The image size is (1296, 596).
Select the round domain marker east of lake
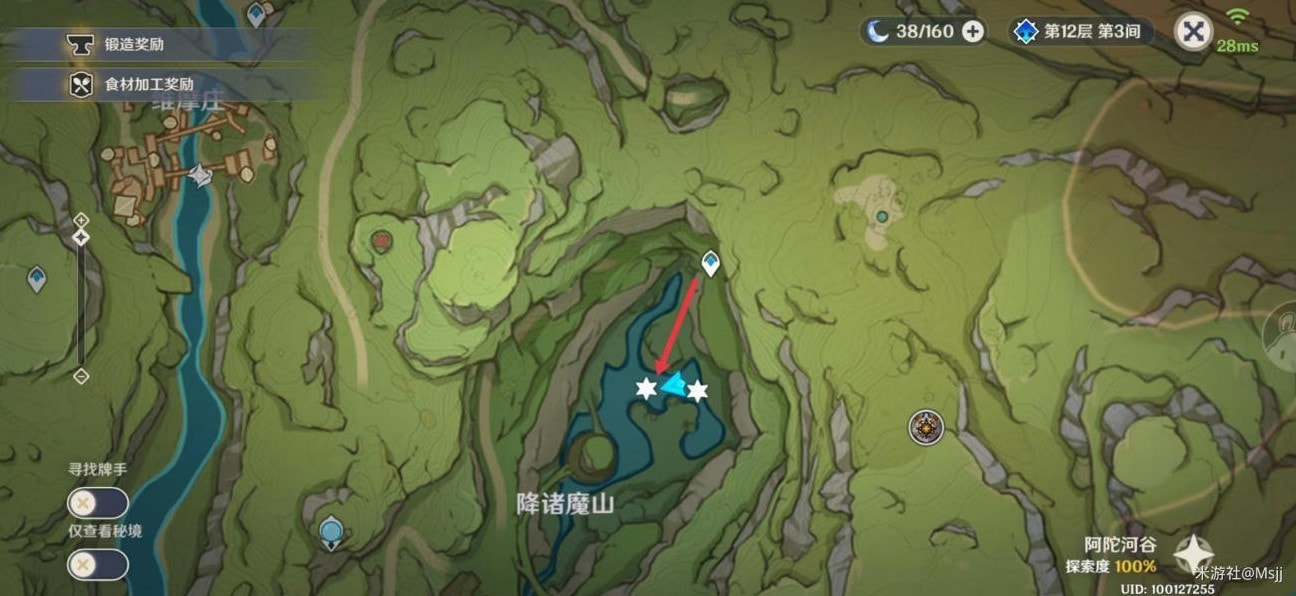(x=926, y=428)
